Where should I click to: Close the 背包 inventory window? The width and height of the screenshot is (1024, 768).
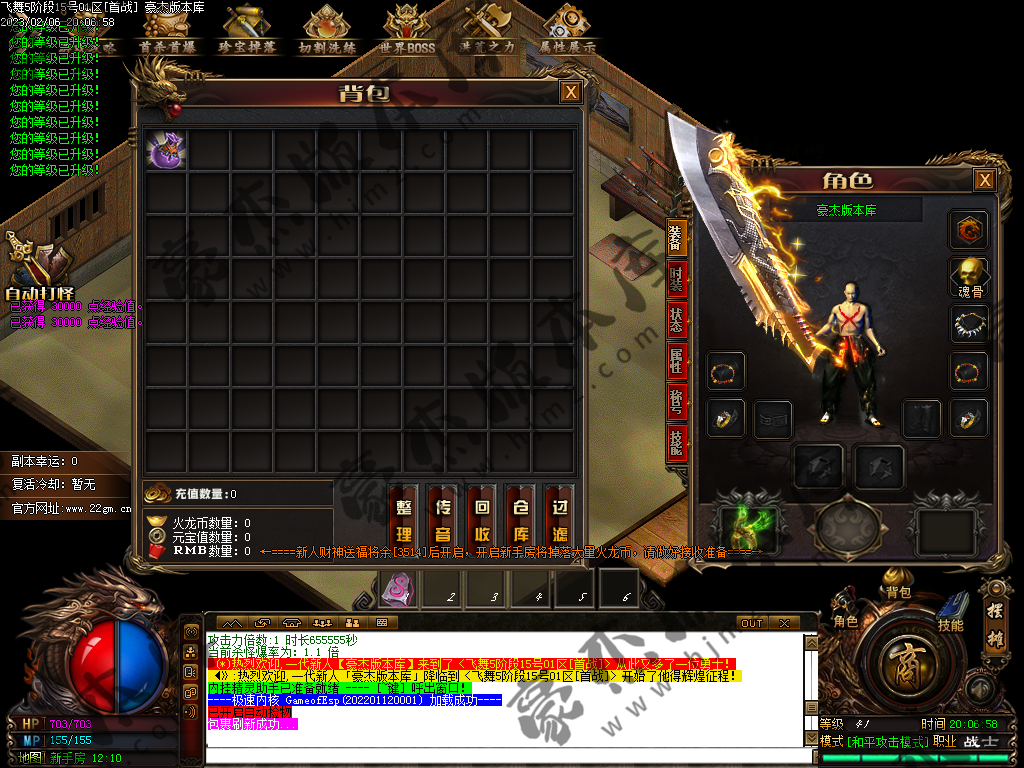click(570, 93)
